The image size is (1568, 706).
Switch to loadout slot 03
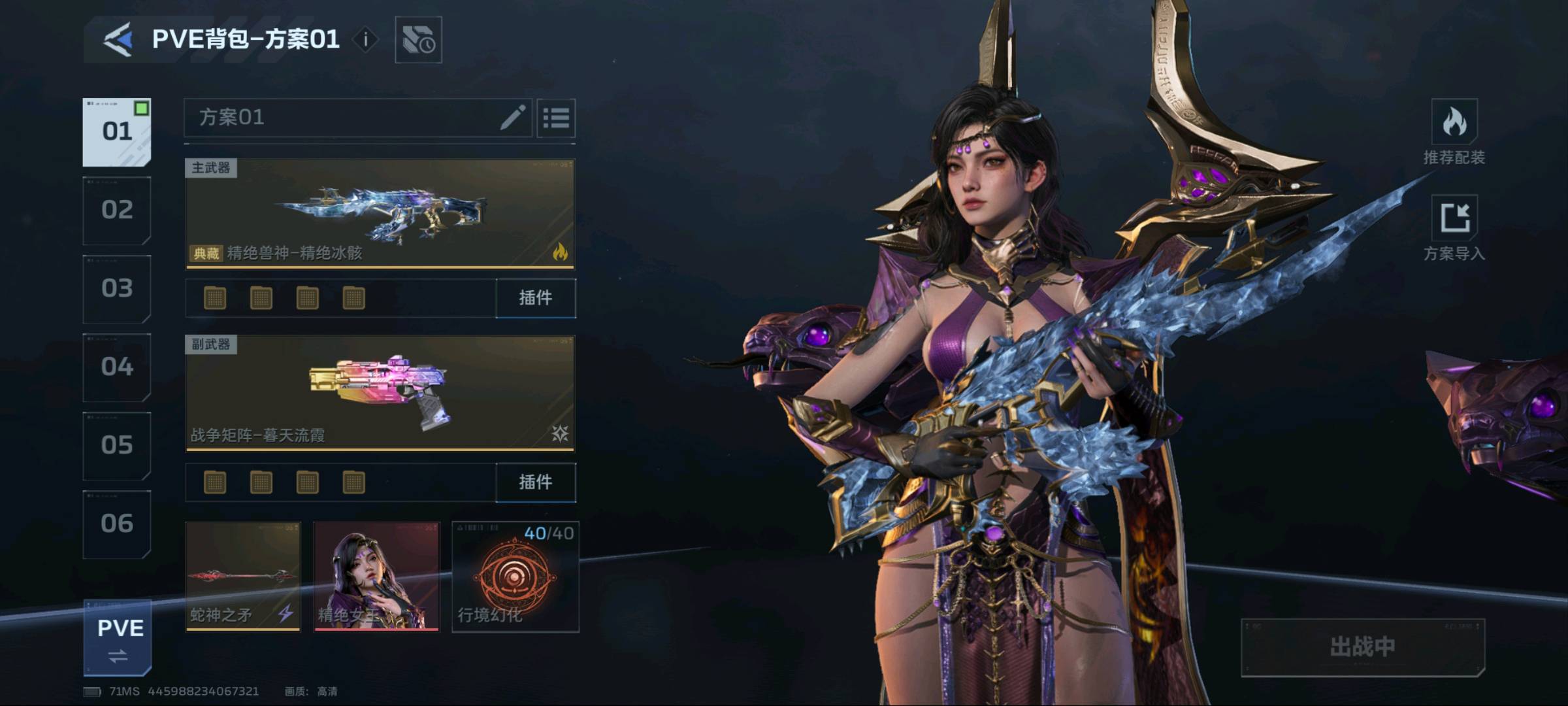117,289
